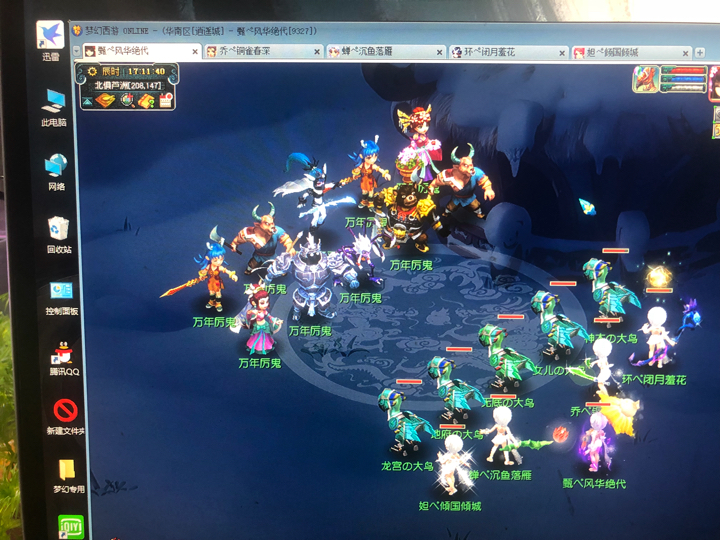720x540 pixels.
Task: Add a new game window tab
Action: point(702,53)
